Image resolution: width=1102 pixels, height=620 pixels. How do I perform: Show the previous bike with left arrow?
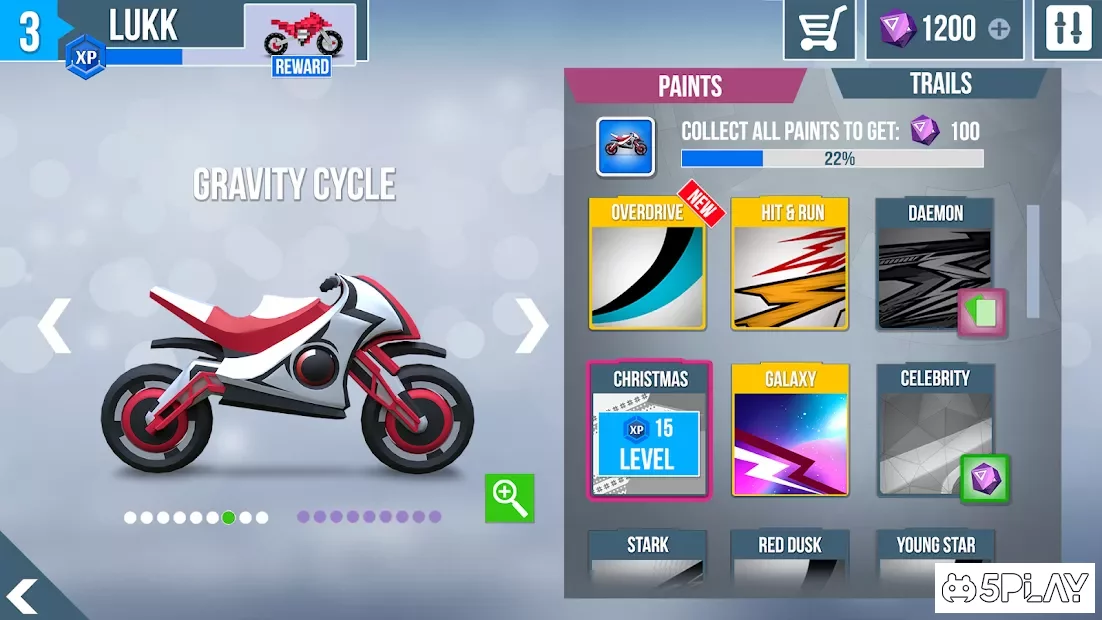pos(54,325)
